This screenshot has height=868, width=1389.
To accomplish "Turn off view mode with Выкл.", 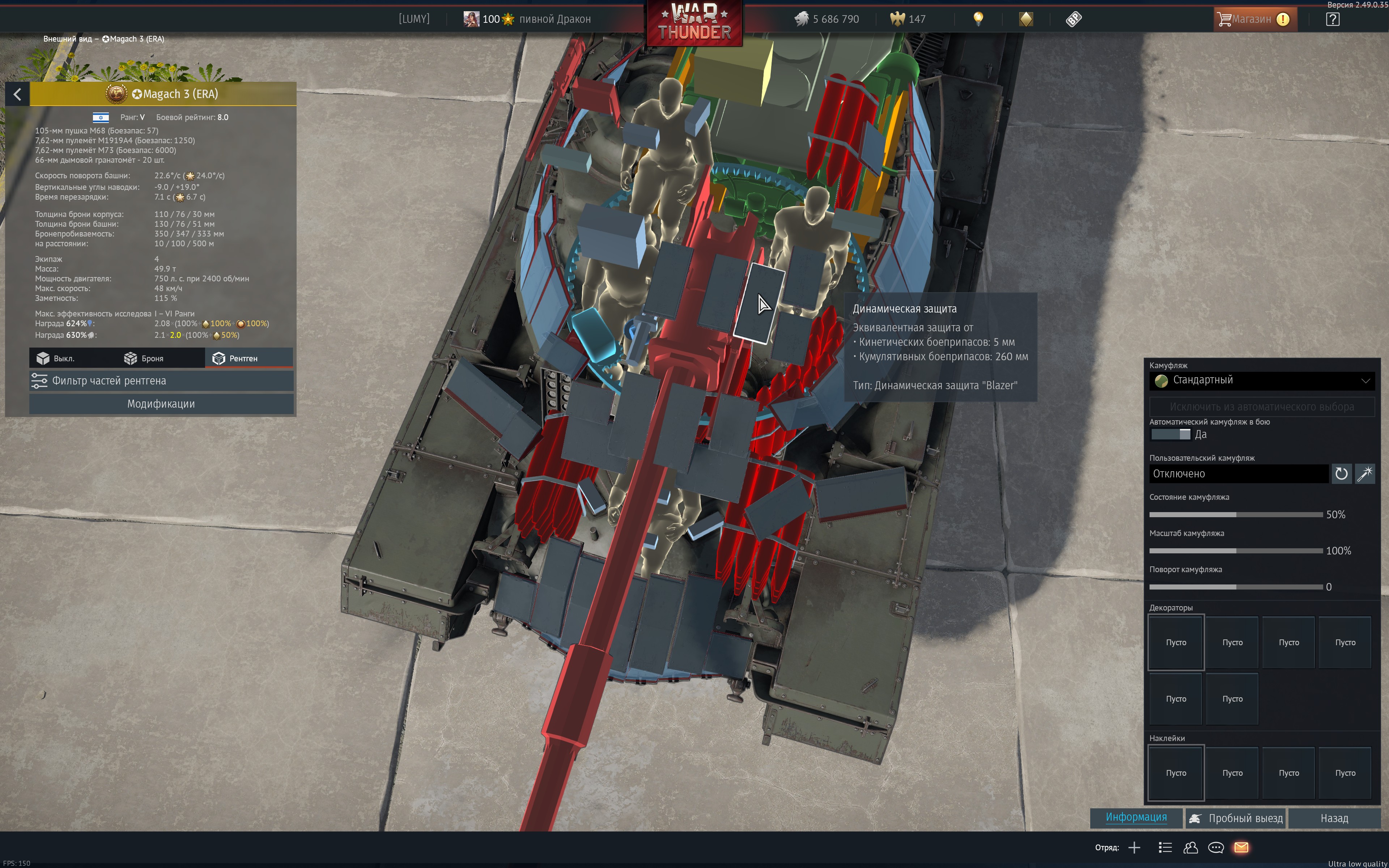I will [x=56, y=358].
